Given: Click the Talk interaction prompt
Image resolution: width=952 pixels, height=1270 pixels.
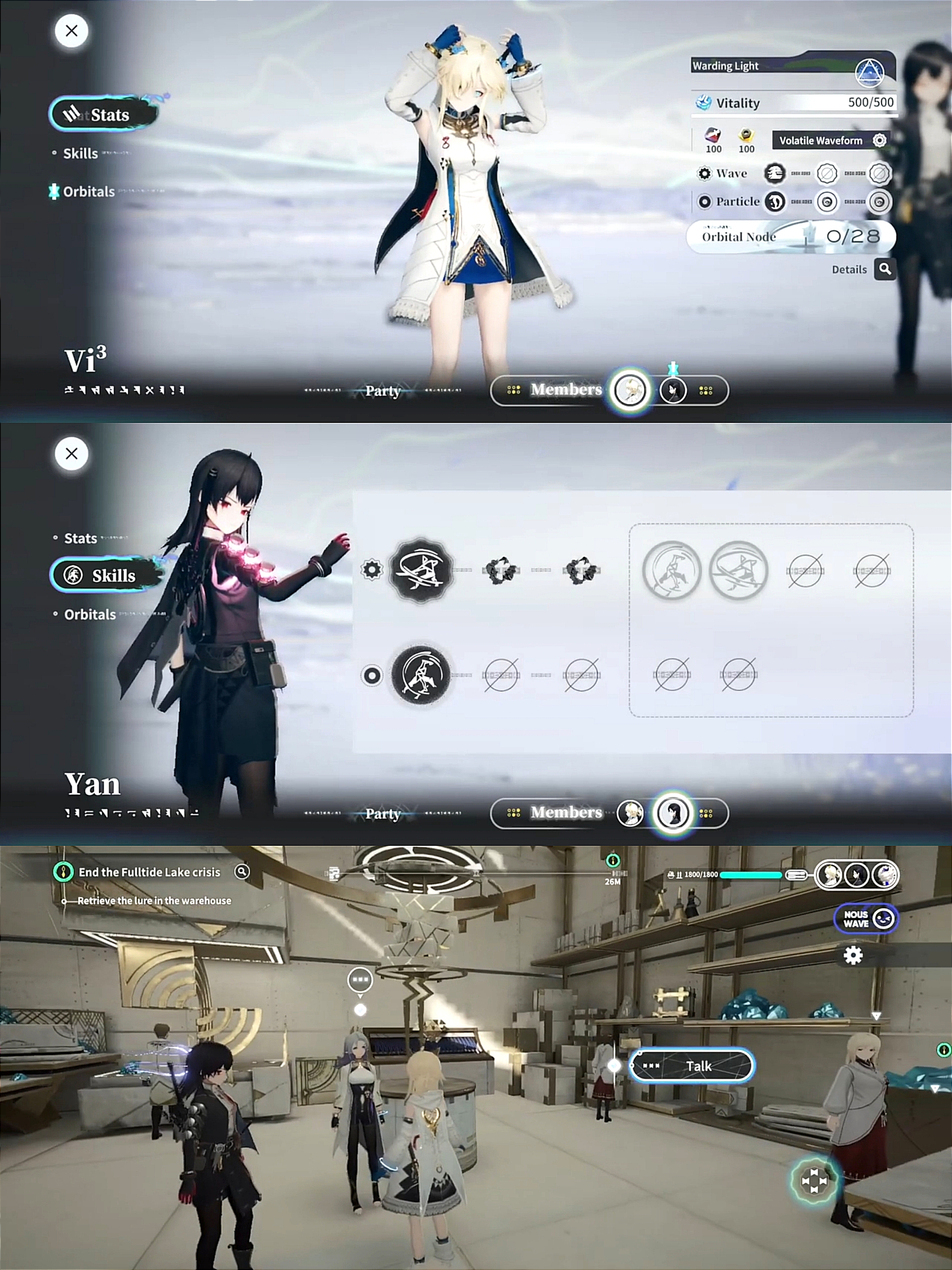Looking at the screenshot, I should [x=692, y=1066].
